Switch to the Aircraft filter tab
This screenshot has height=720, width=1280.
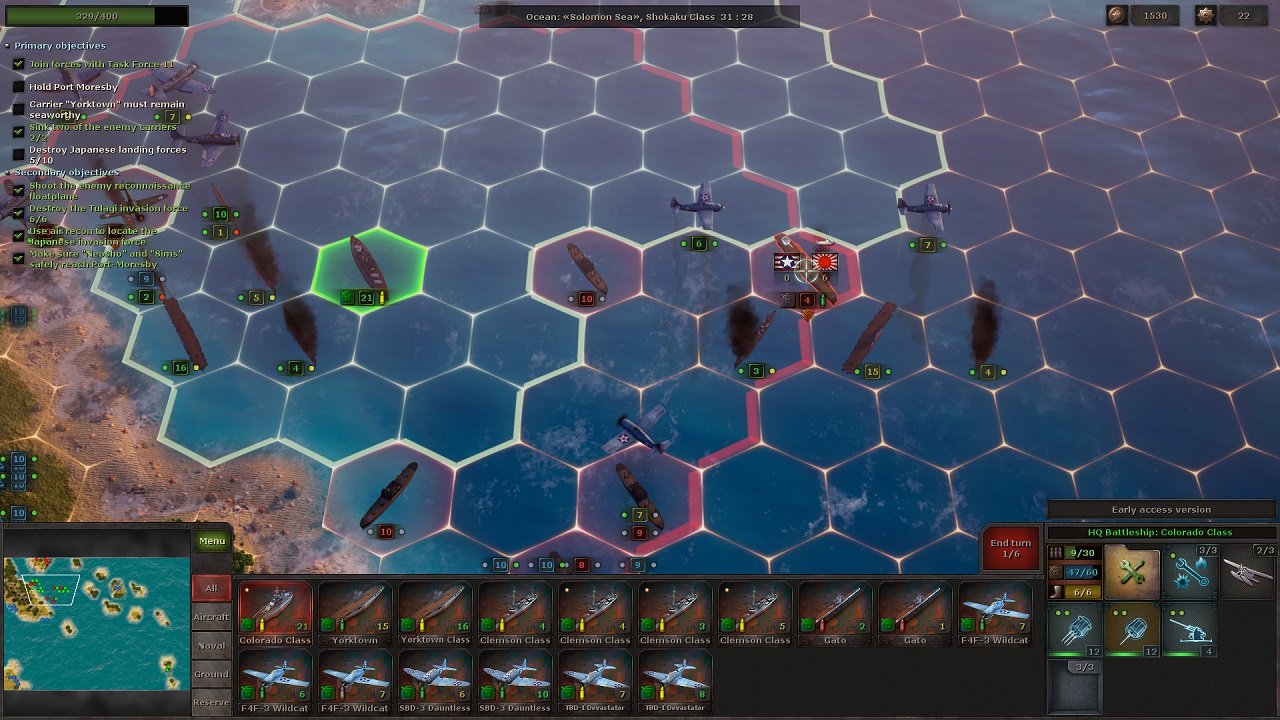(x=212, y=617)
